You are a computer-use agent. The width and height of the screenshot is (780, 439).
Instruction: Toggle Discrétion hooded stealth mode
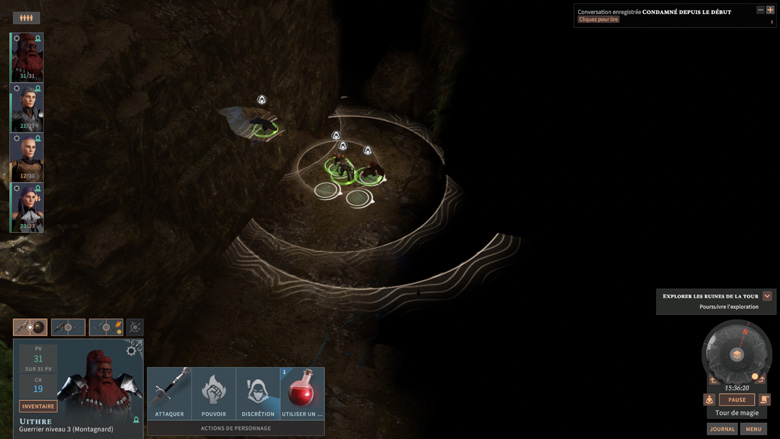[x=258, y=392]
